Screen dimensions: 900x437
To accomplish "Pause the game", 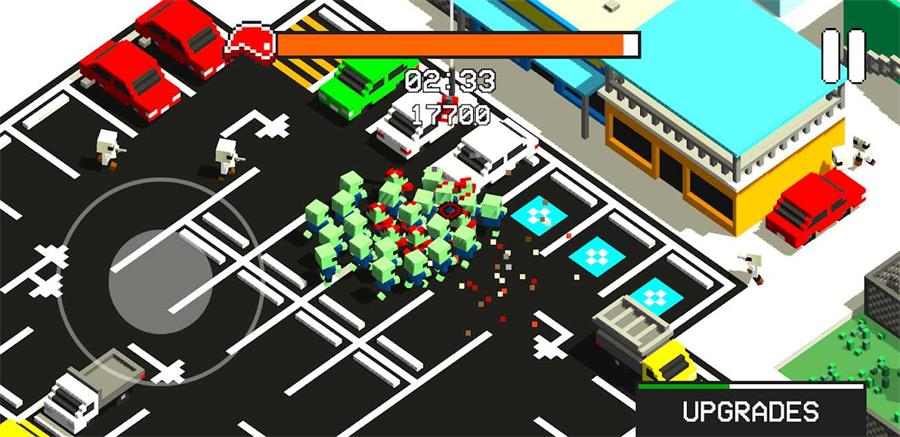I will (x=842, y=54).
